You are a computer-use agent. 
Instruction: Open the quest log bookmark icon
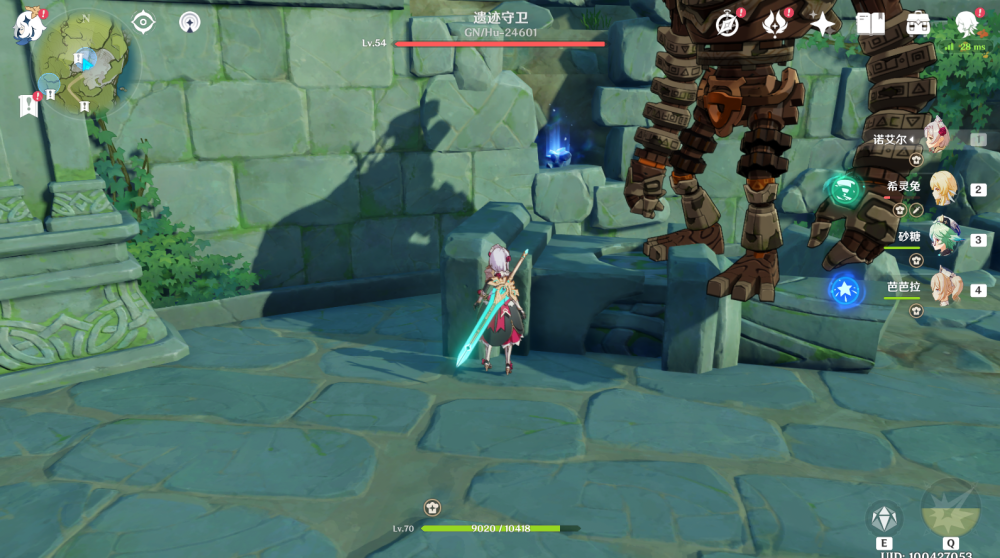[x=28, y=104]
